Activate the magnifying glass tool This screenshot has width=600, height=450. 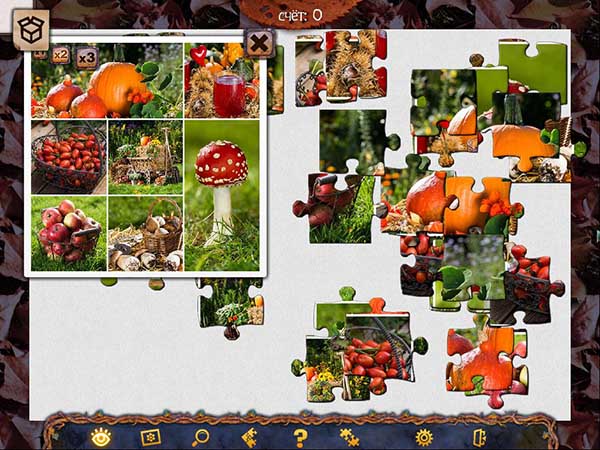(x=200, y=436)
